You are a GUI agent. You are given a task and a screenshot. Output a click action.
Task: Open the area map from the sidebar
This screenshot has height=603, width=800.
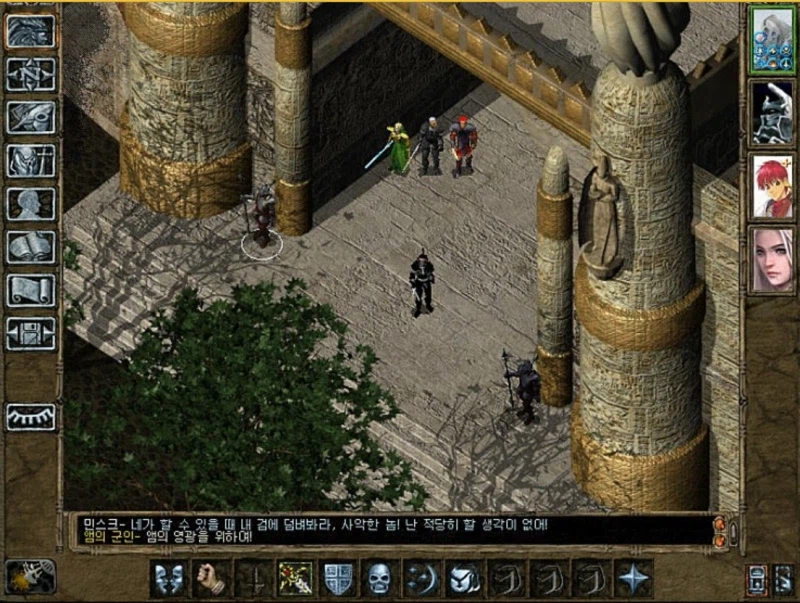[x=31, y=74]
